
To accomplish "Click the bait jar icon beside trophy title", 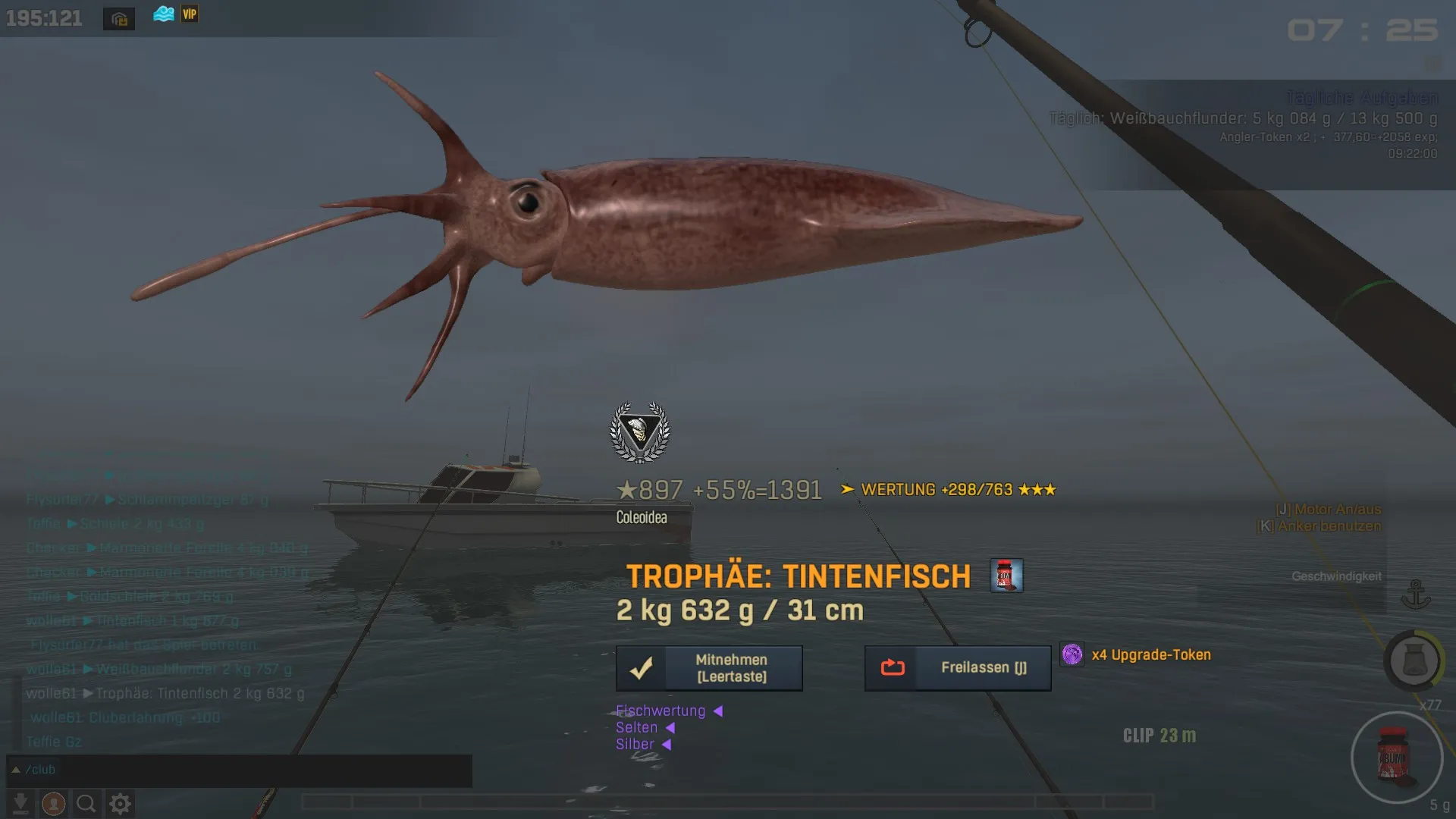I will coord(1006,576).
